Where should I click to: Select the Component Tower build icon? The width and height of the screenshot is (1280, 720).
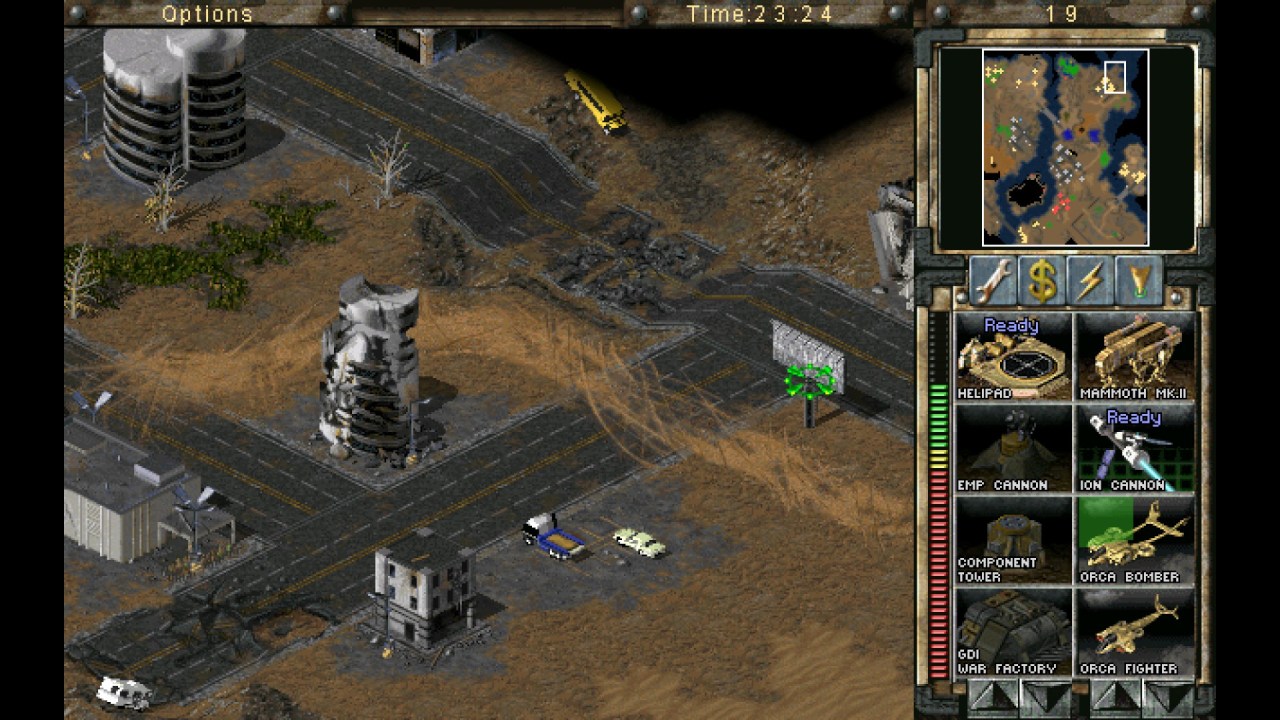coord(1013,541)
